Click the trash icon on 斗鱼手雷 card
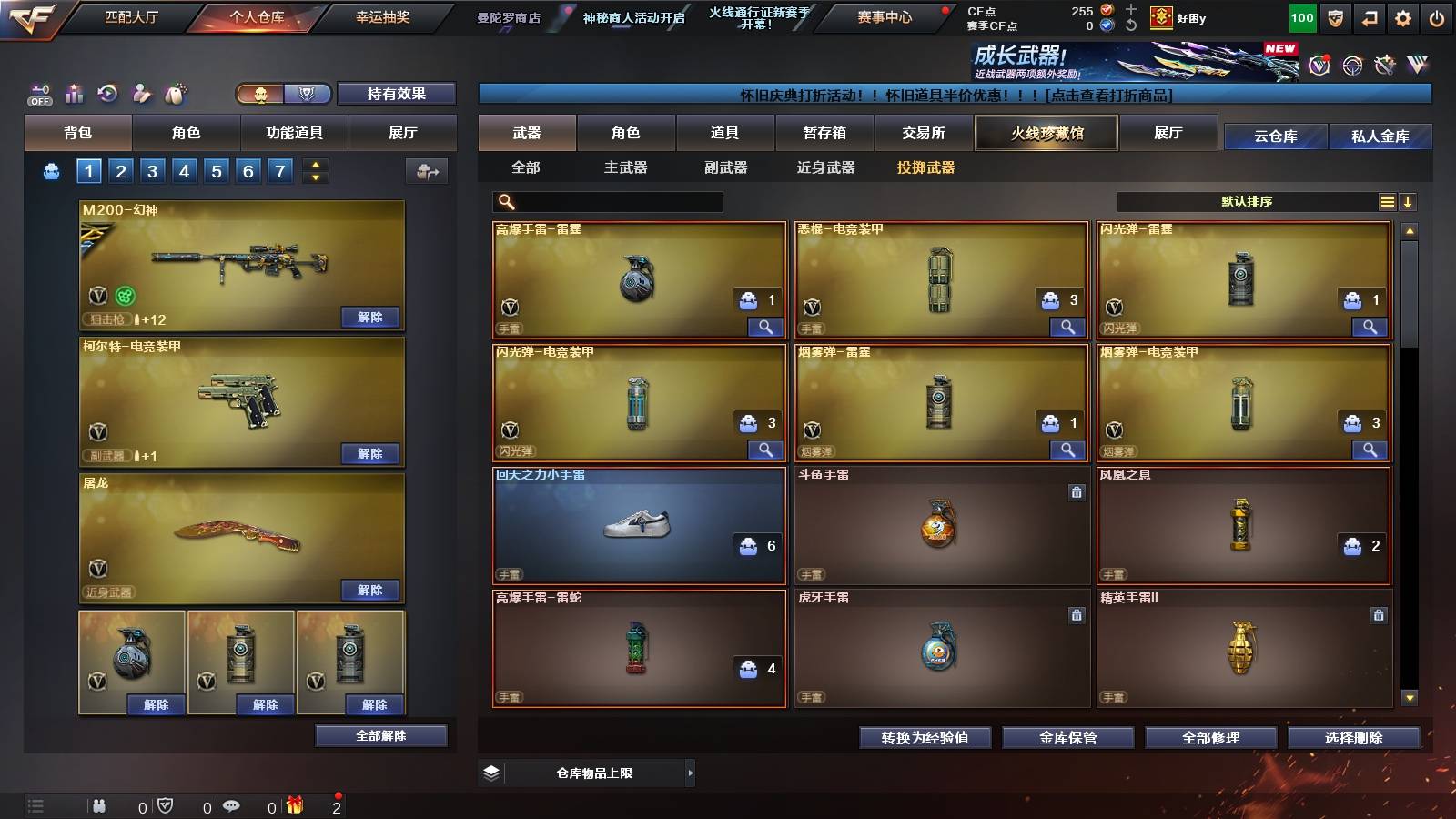1456x819 pixels. click(1077, 491)
